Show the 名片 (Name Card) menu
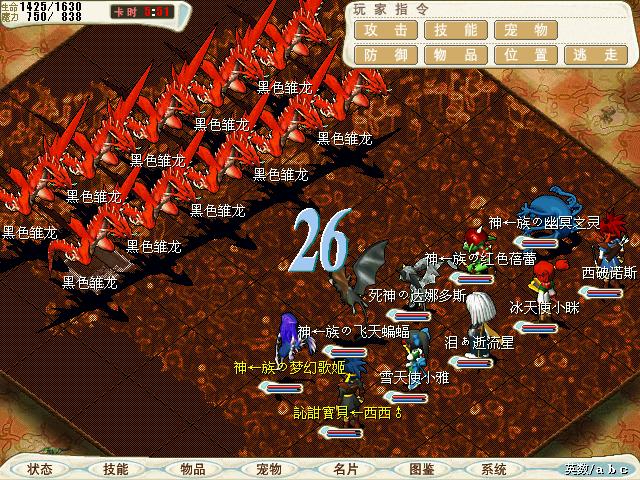Viewport: 640px width, 480px height. (x=345, y=468)
